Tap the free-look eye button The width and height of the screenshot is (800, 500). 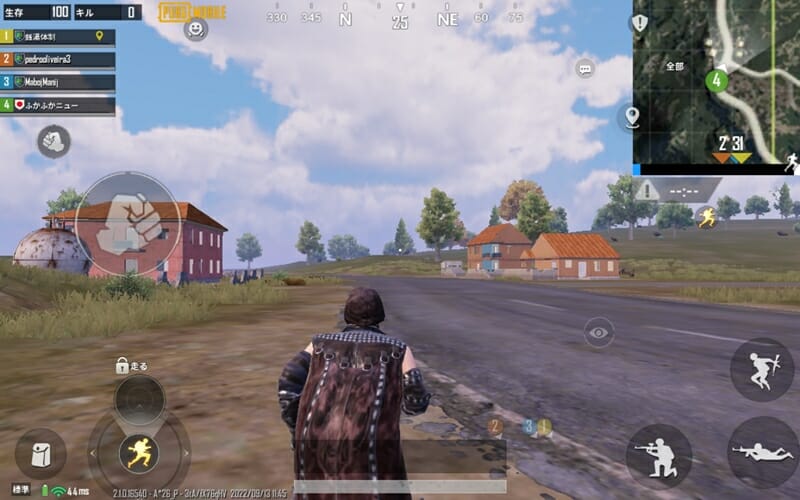tap(599, 332)
